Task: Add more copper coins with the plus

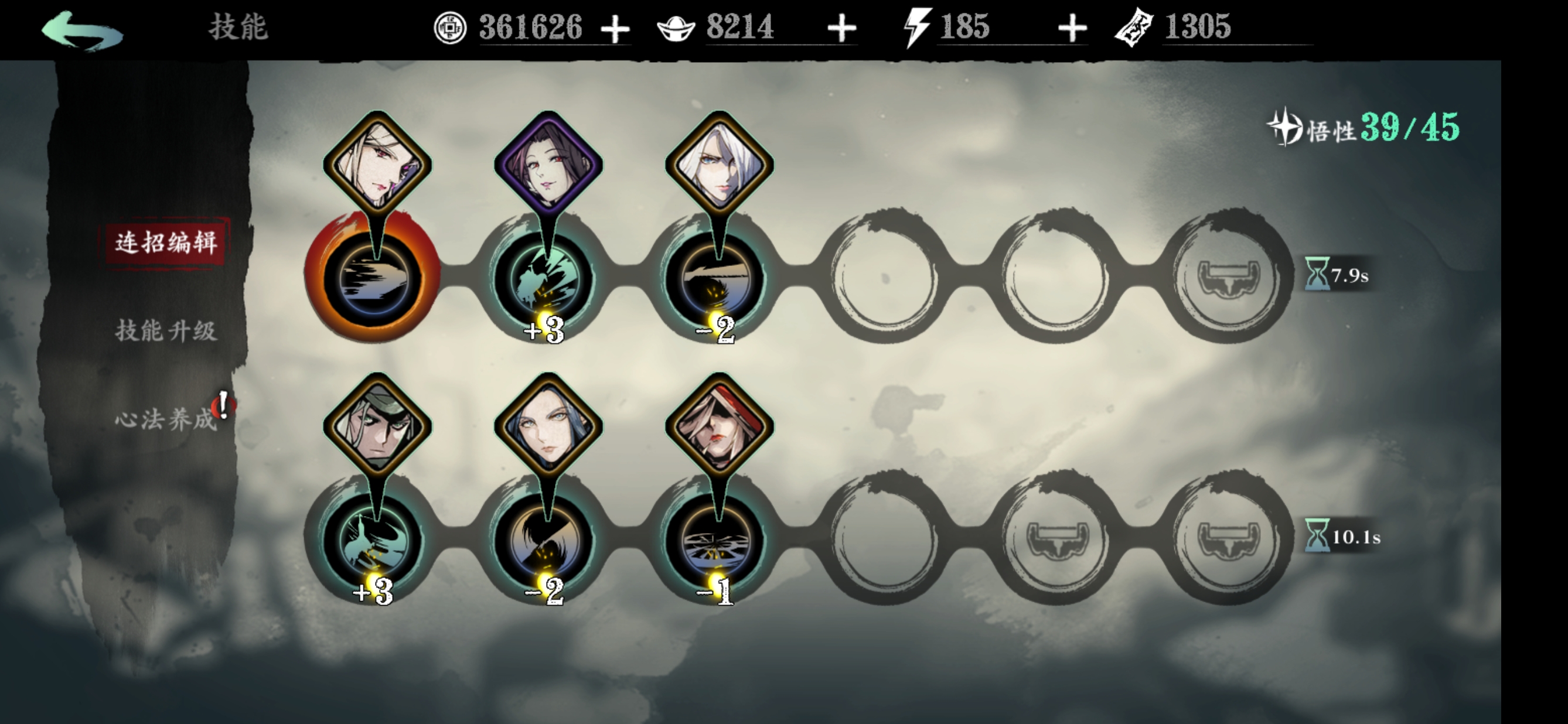Action: click(x=615, y=29)
